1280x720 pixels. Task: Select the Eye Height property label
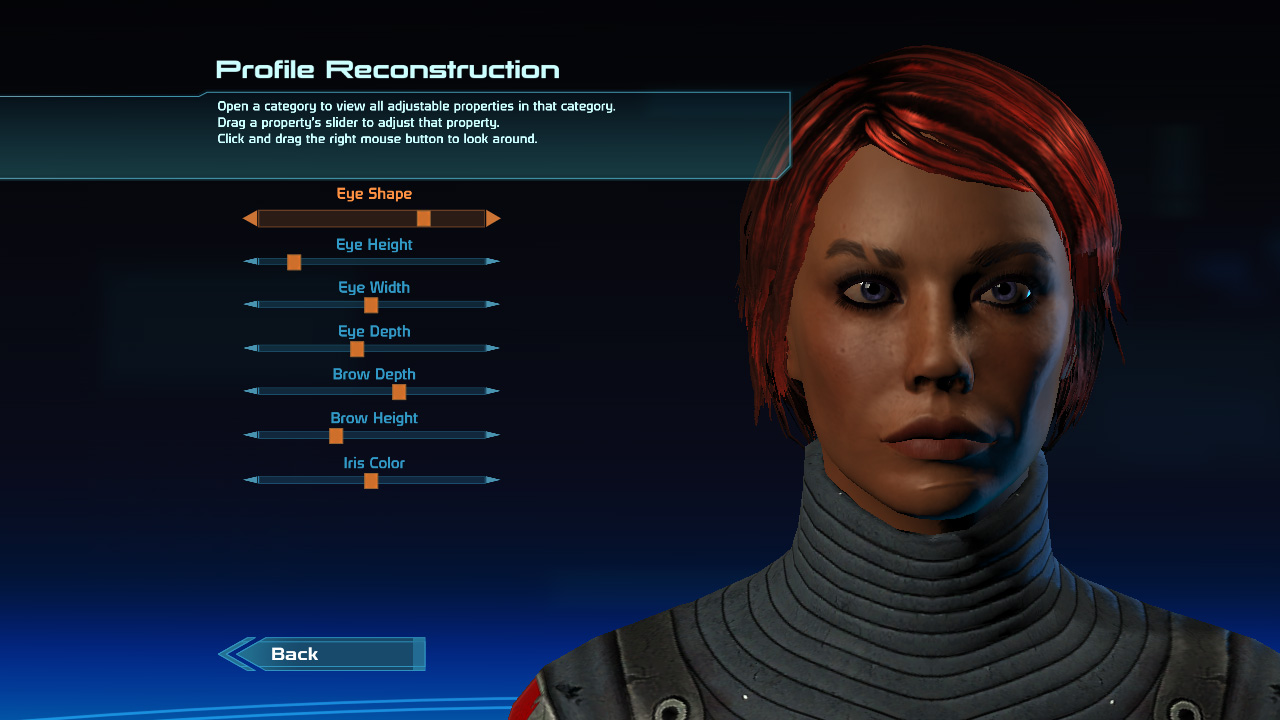374,245
